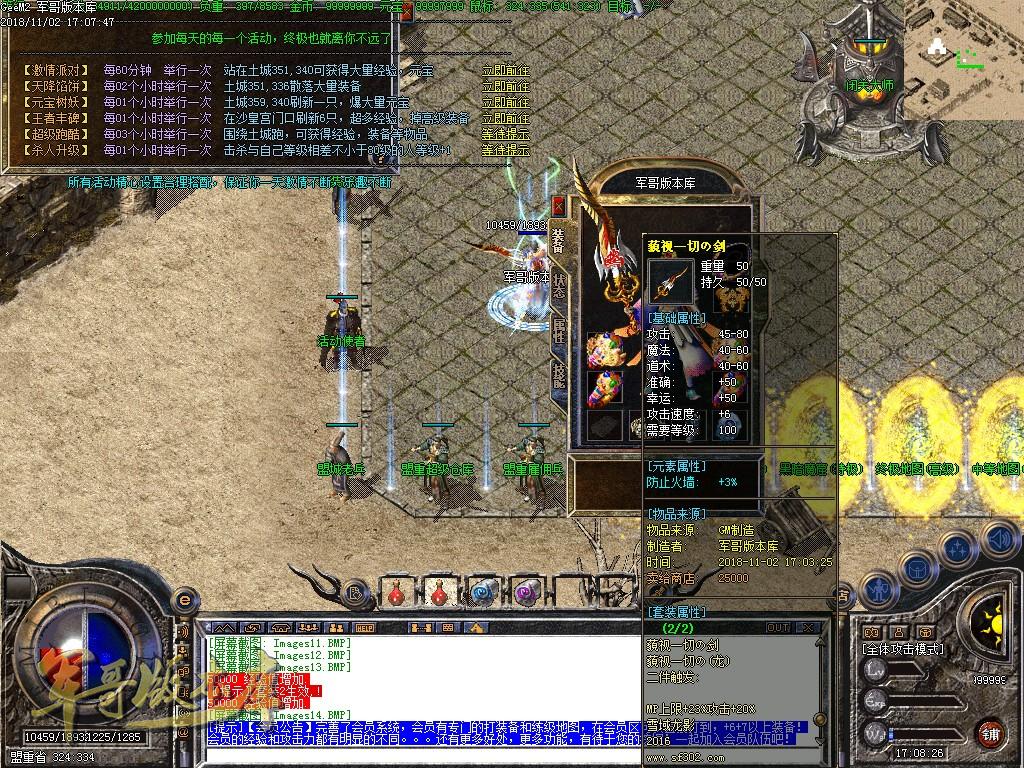Viewport: 1024px width, 768px height.
Task: Click 立即前往 link for 激情派对 event
Action: coord(505,71)
